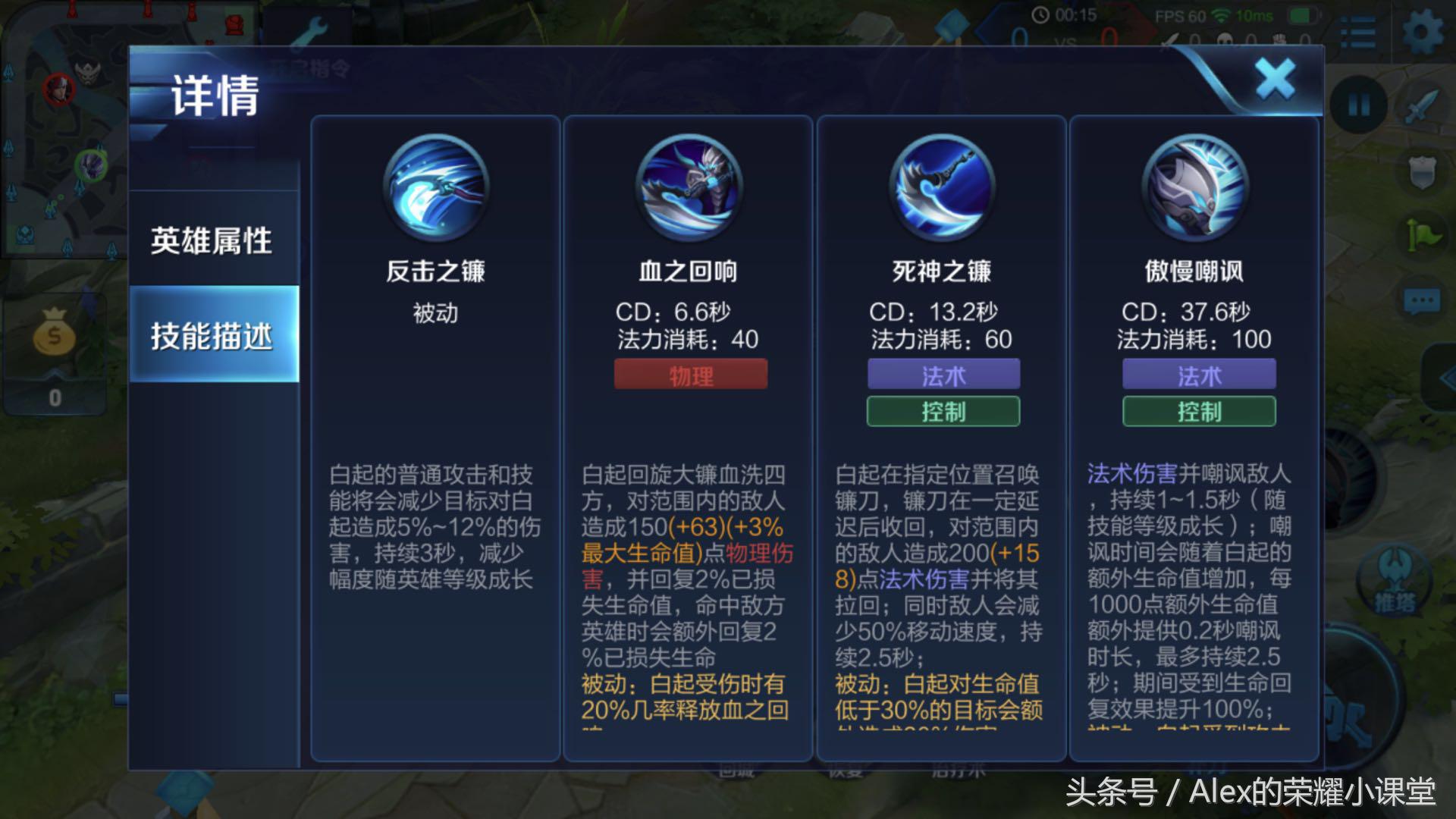Select the 傲慢嘲讽 skill icon
This screenshot has height=819, width=1456.
click(x=1198, y=190)
